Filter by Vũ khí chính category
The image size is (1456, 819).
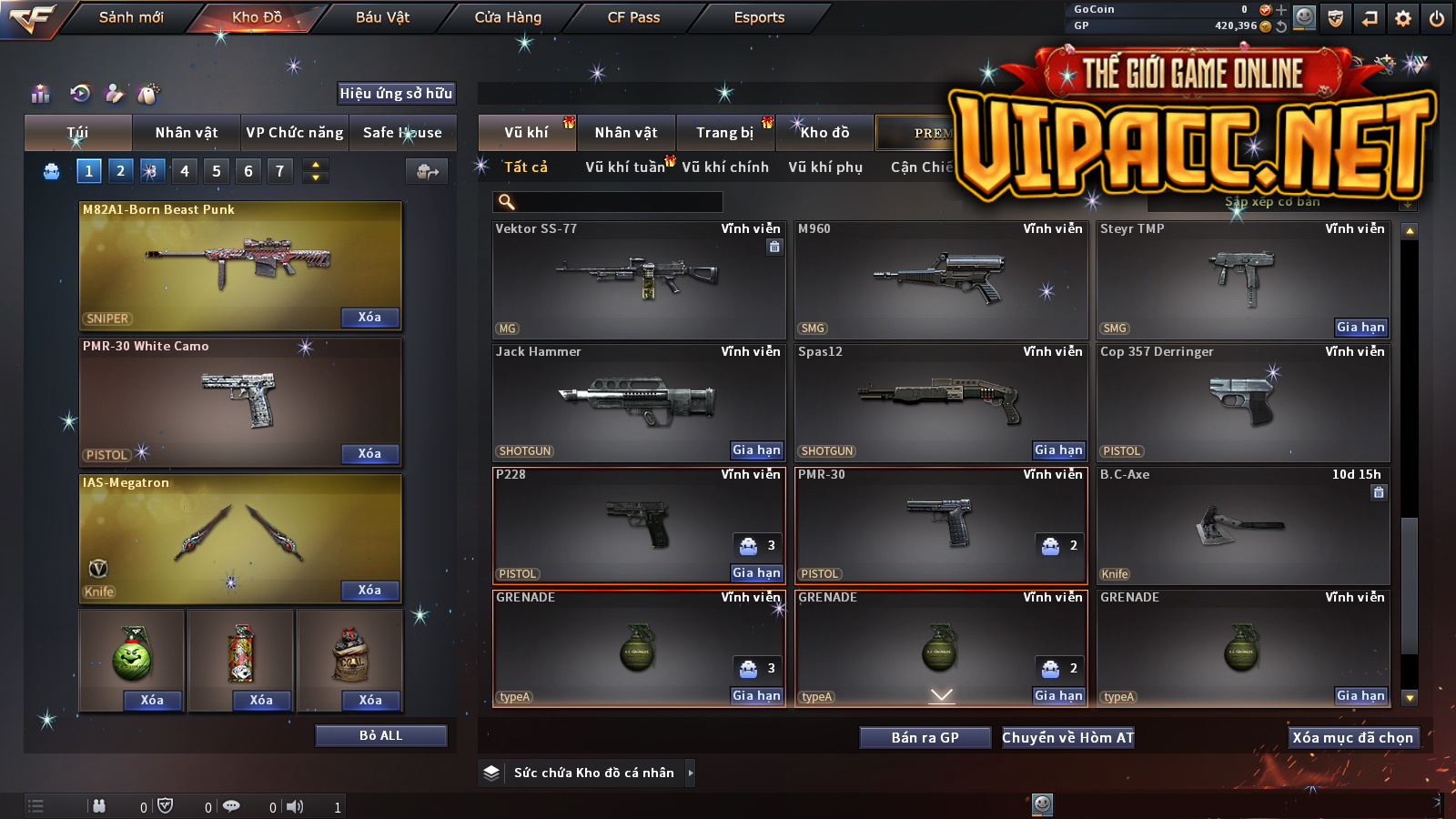(725, 167)
